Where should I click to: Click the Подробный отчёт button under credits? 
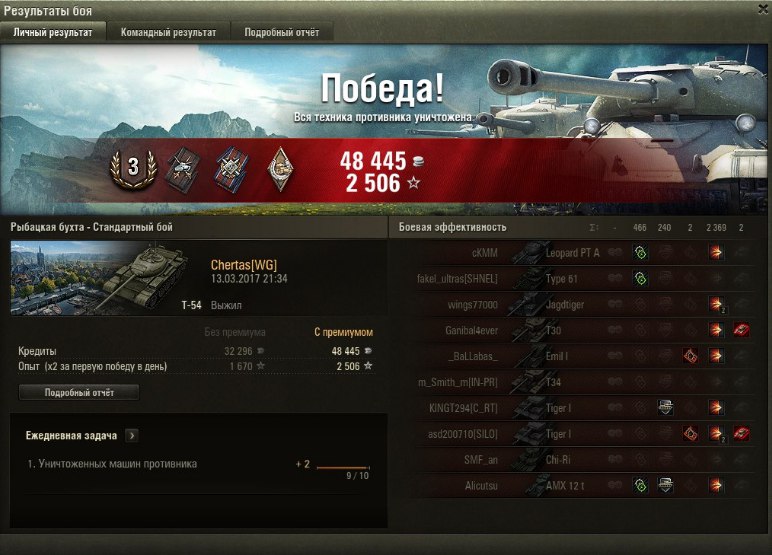79,393
